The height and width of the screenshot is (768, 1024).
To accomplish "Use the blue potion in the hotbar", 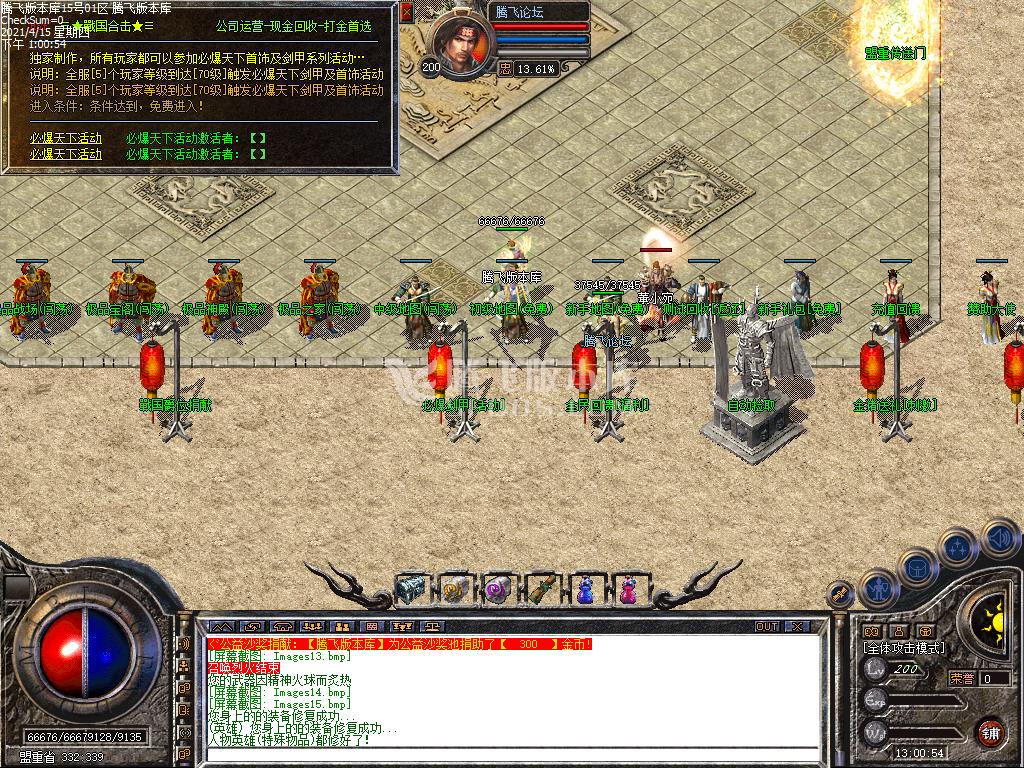I will (x=585, y=590).
